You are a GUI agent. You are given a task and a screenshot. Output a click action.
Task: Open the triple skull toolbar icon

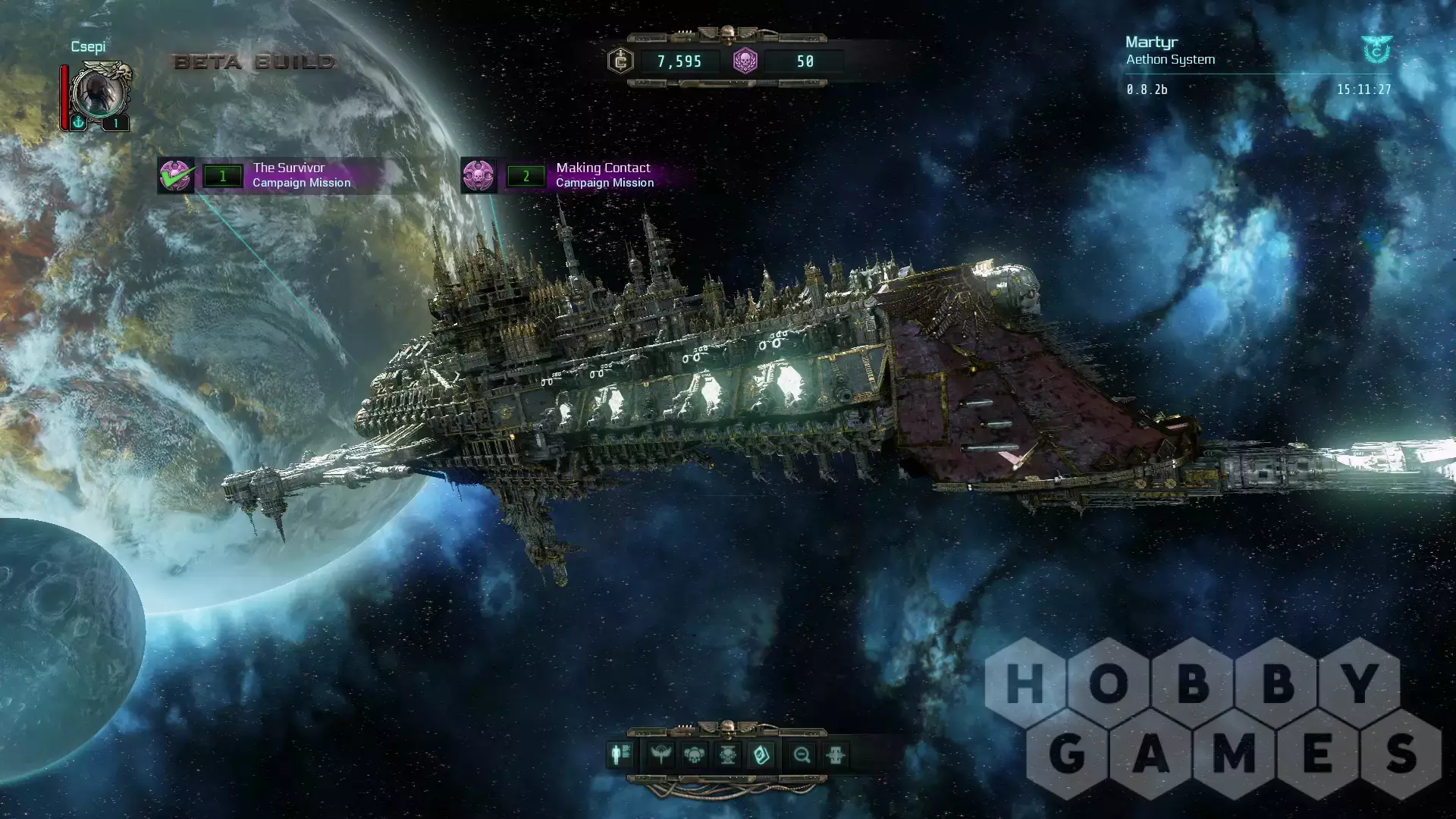pos(694,755)
